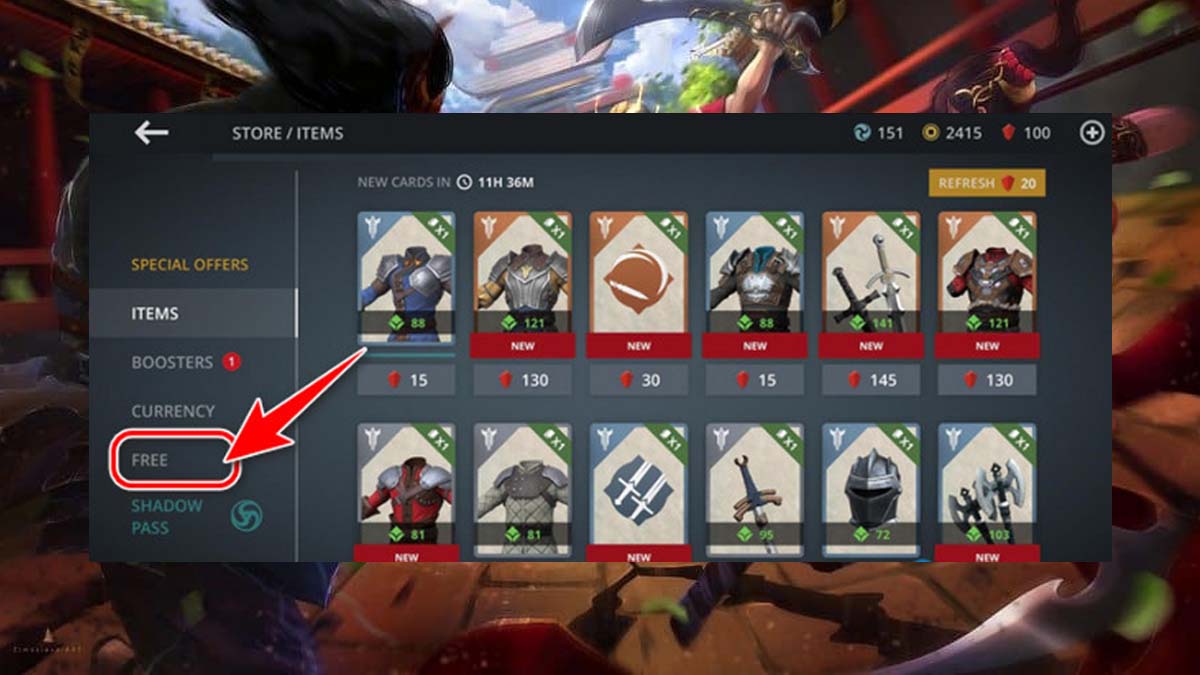Select the sword card rated 95
Viewport: 1200px width, 675px height.
click(x=754, y=485)
